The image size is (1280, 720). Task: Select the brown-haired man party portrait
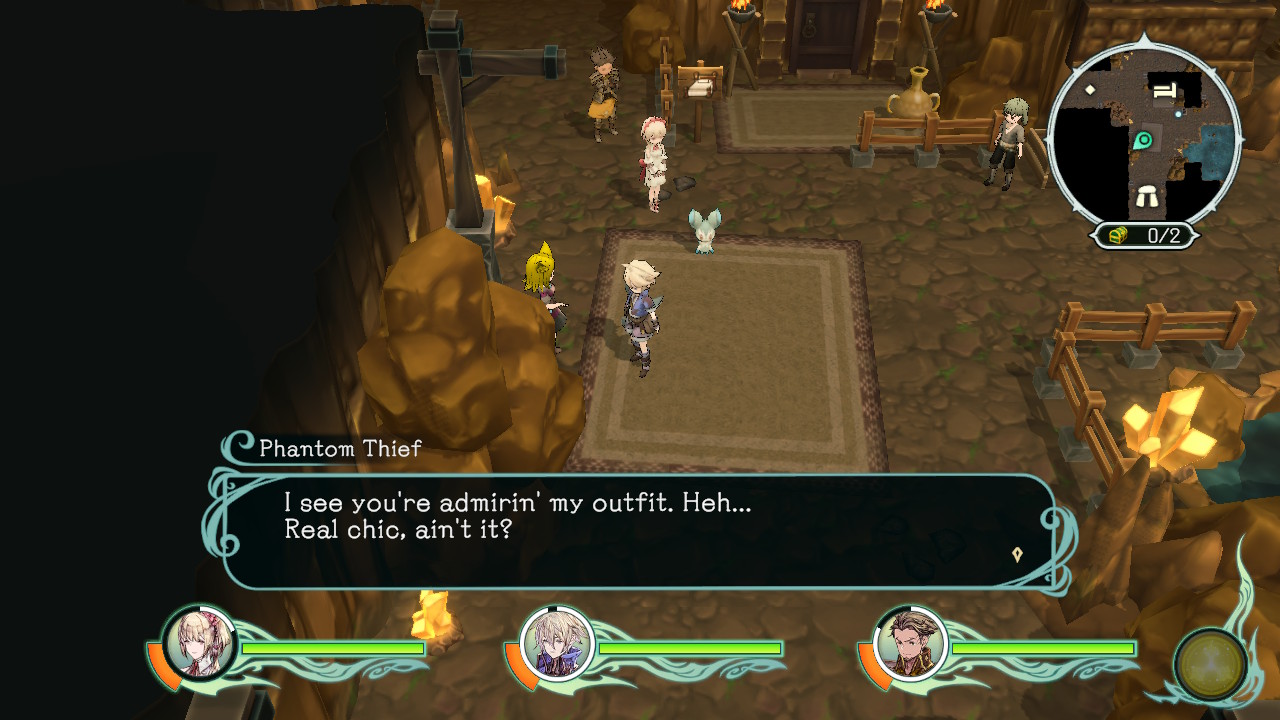click(x=910, y=643)
